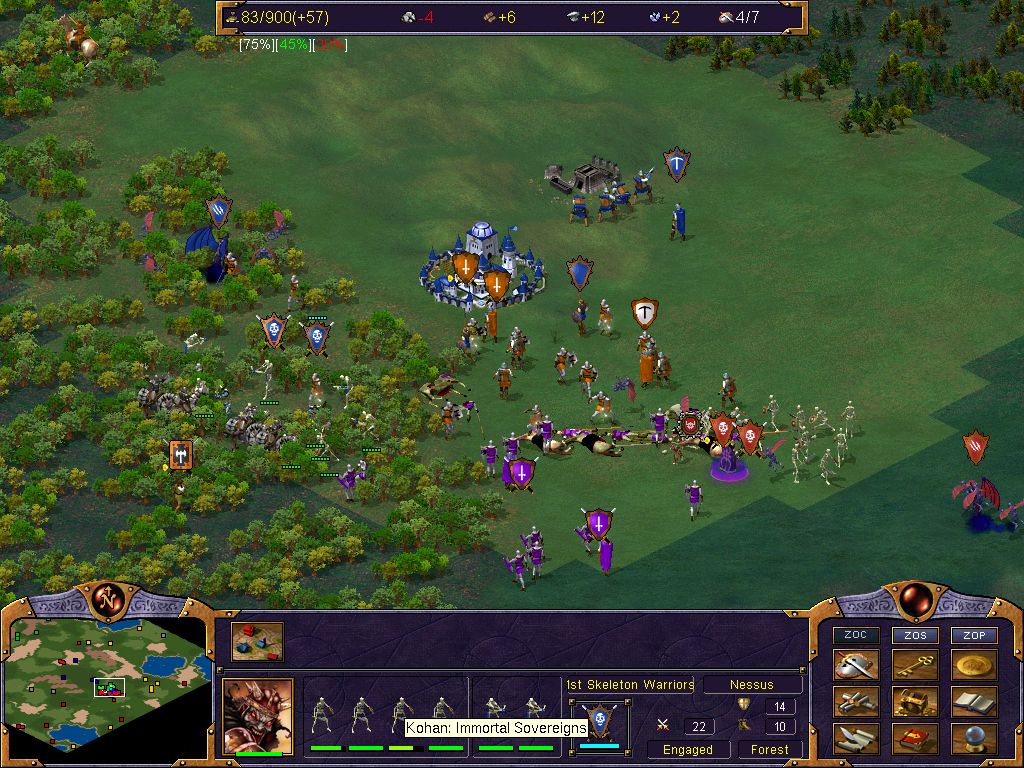1024x768 pixels.
Task: Open the red spellbook icon button
Action: tap(915, 739)
